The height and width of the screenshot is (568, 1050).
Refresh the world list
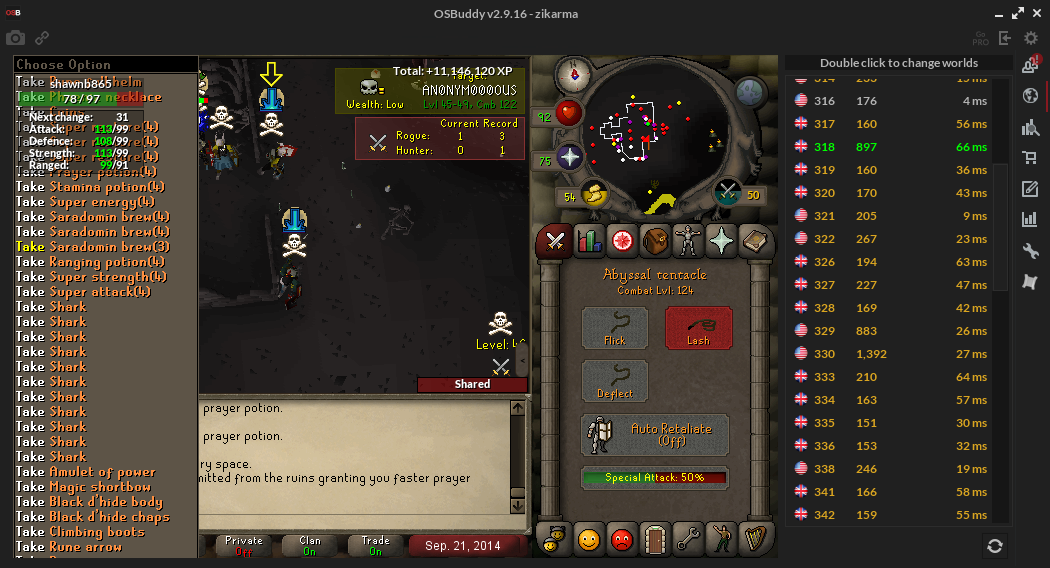[x=994, y=545]
